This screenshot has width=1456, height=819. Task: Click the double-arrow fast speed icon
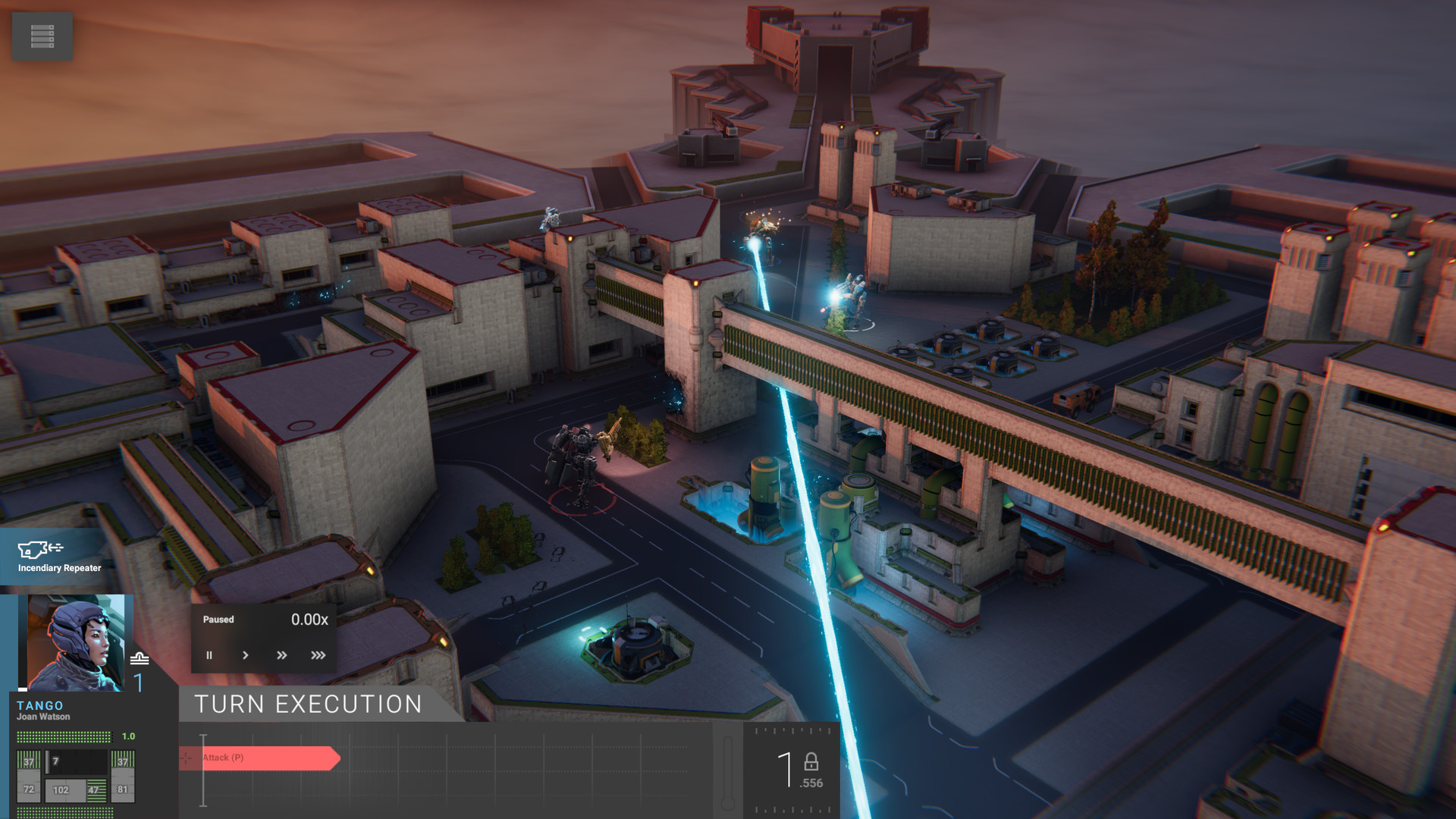[281, 655]
